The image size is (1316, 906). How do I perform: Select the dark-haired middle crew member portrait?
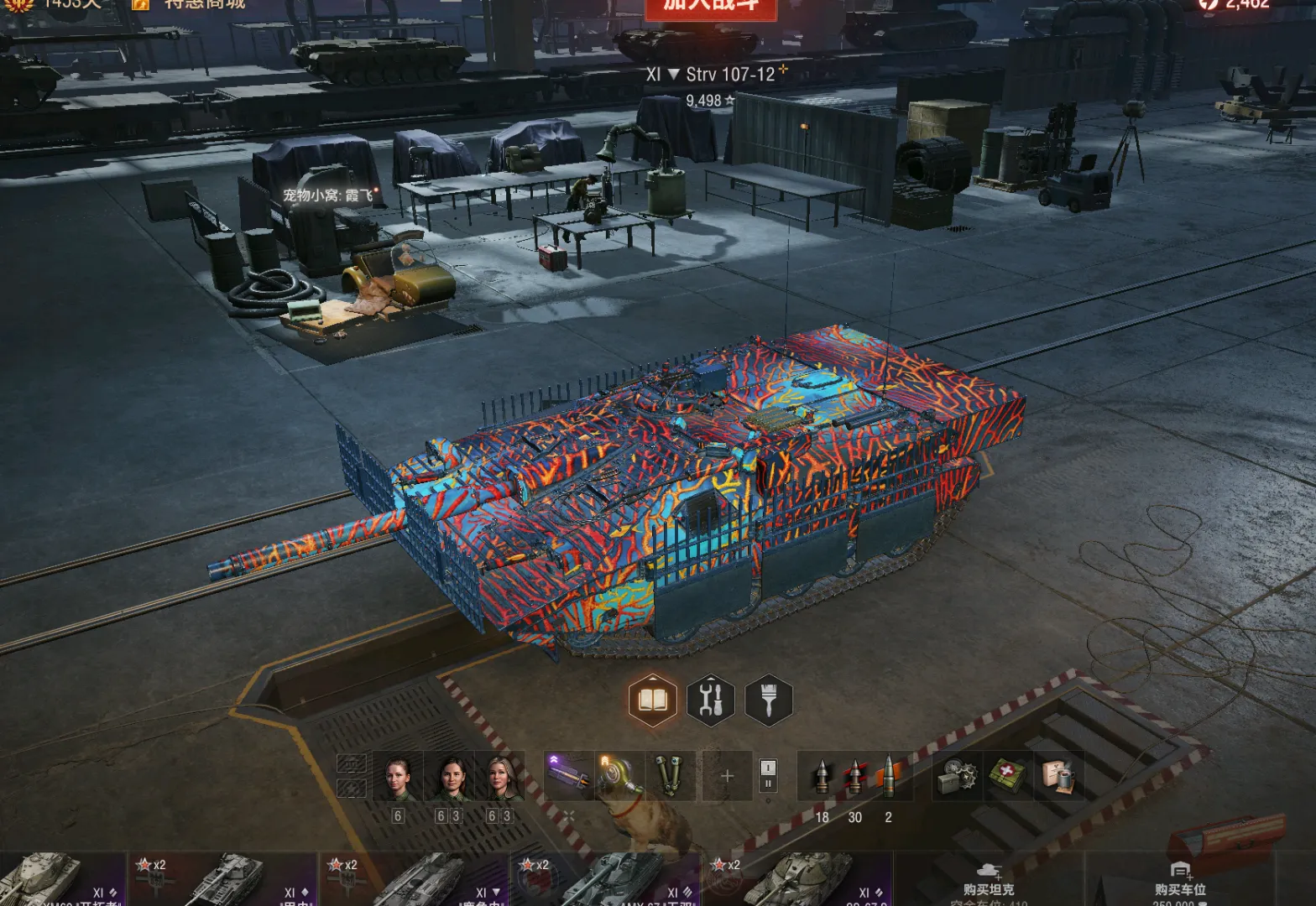pyautogui.click(x=451, y=778)
